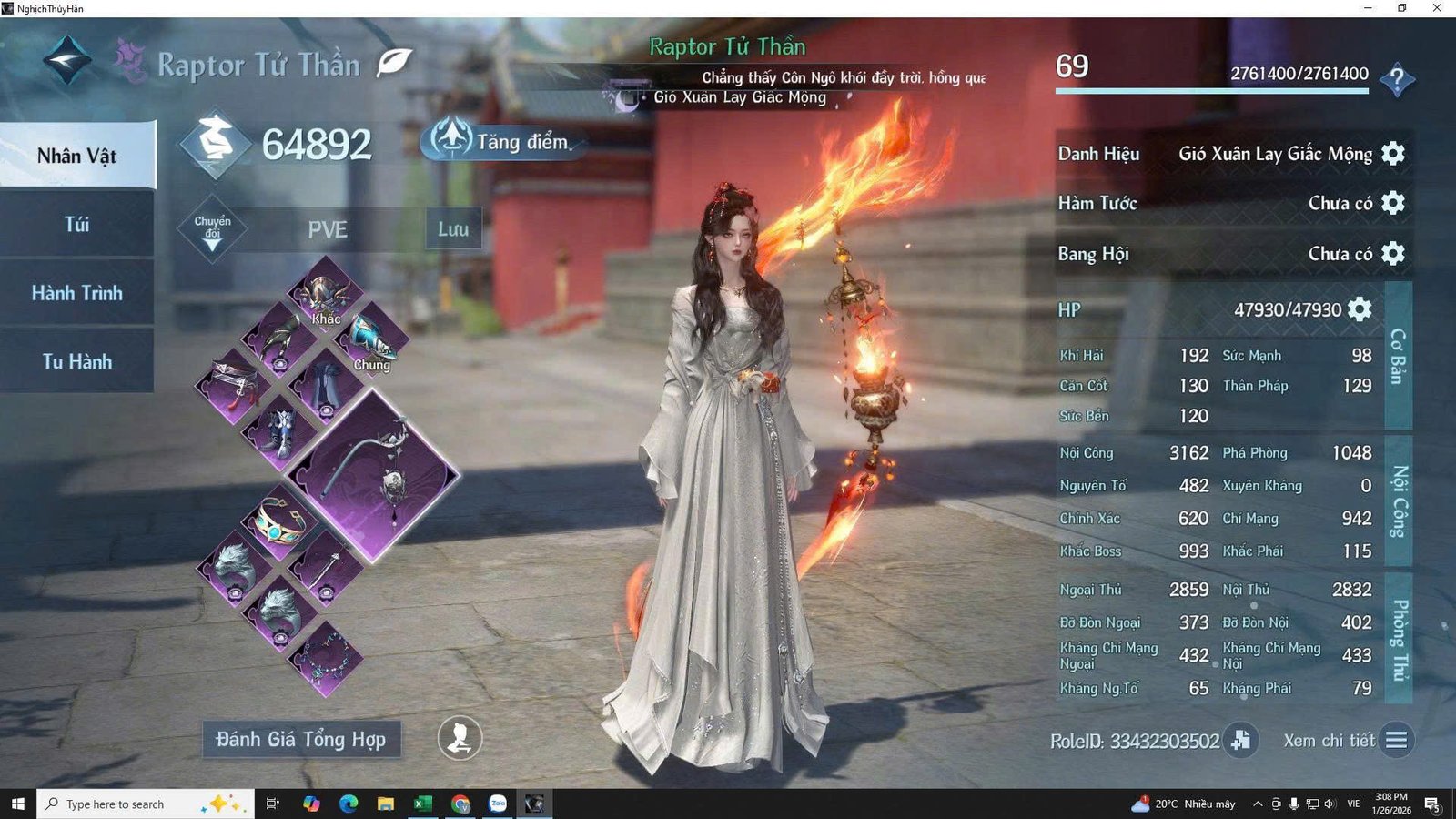1456x819 pixels.
Task: Click the question mark help icon
Action: 1397,80
